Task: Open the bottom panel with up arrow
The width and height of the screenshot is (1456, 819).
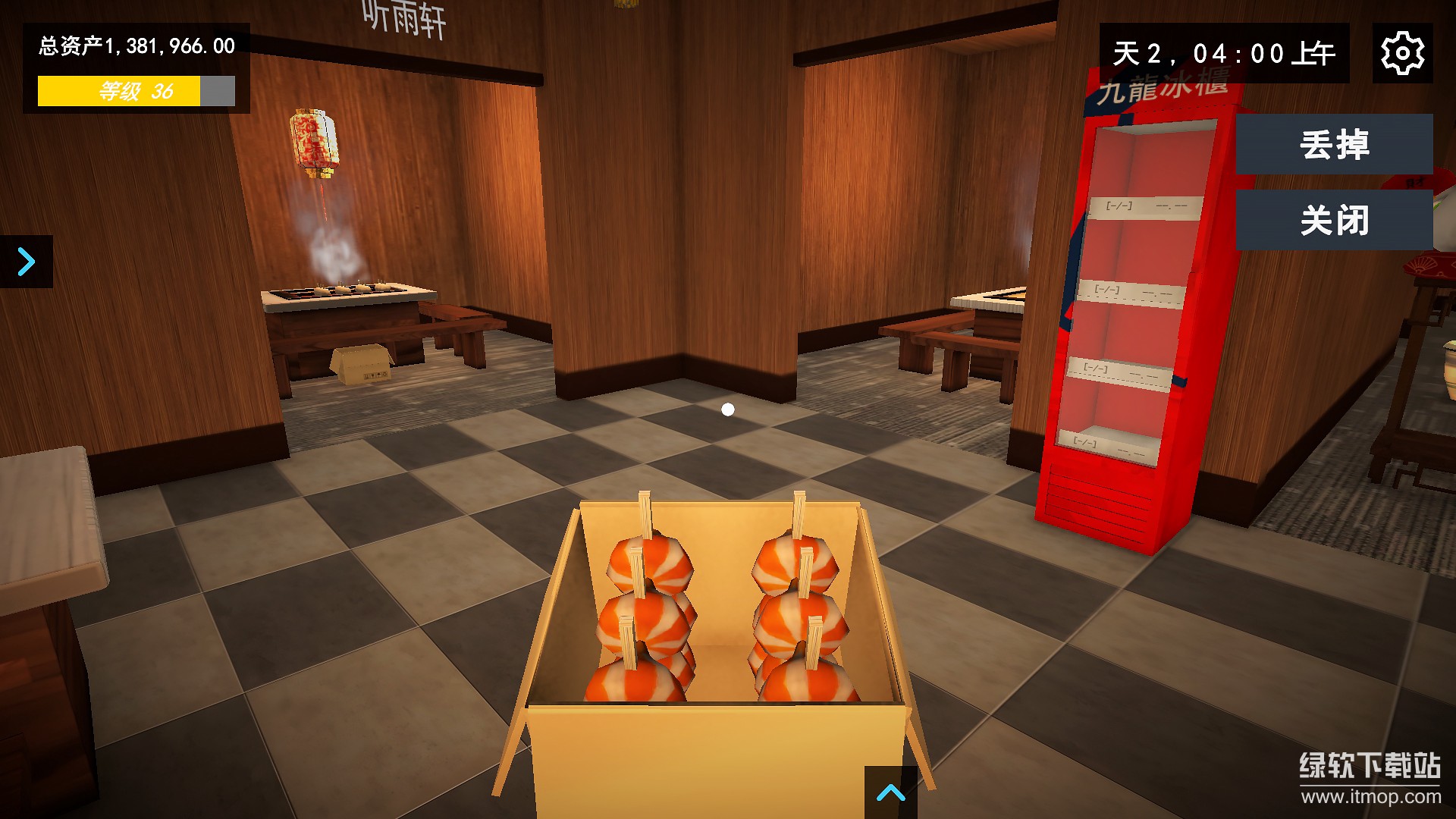Action: click(890, 792)
